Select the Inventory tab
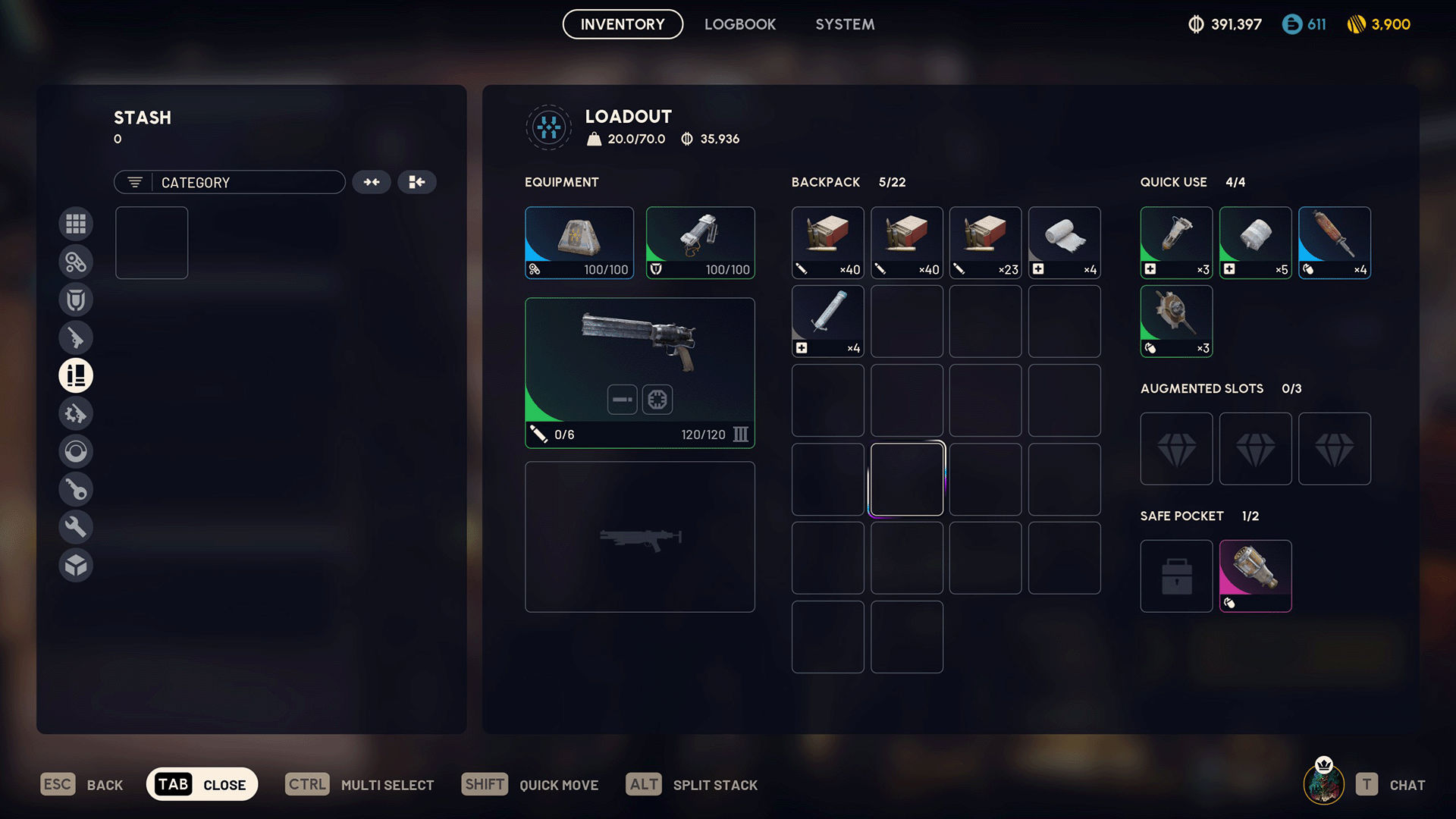 623,24
